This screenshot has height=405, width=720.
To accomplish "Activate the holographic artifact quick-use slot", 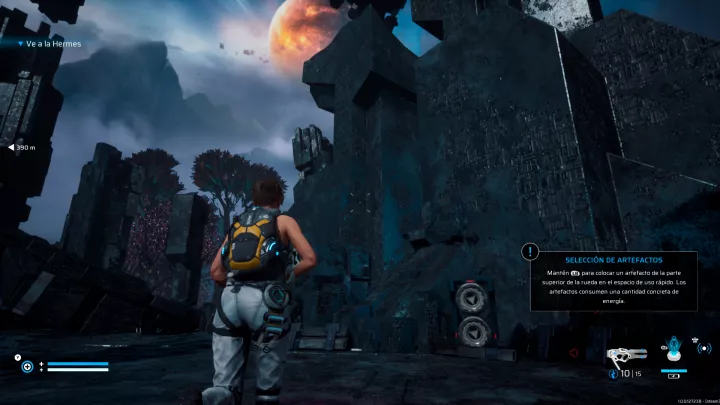I will (672, 352).
